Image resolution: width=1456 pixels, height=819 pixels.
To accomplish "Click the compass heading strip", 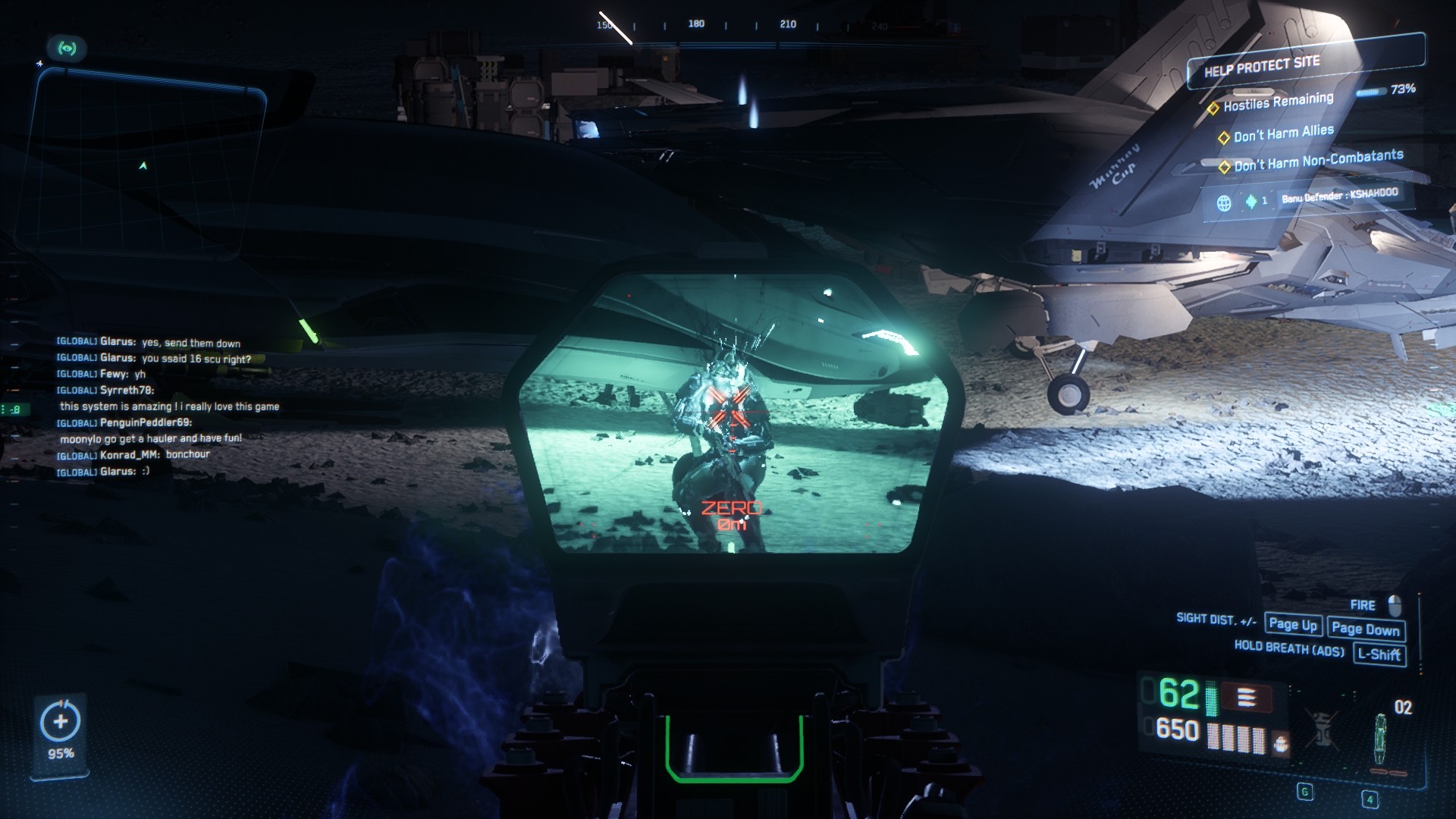I will pos(743,26).
